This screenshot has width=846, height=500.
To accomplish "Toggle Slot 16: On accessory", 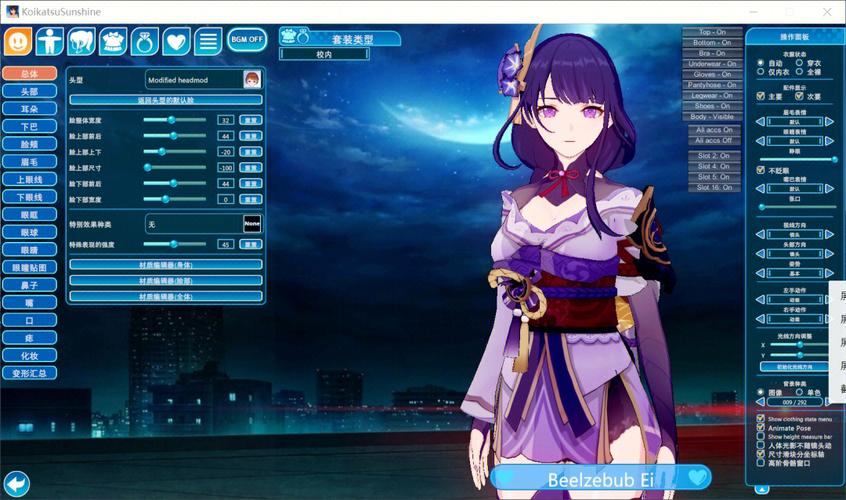I will pyautogui.click(x=713, y=187).
